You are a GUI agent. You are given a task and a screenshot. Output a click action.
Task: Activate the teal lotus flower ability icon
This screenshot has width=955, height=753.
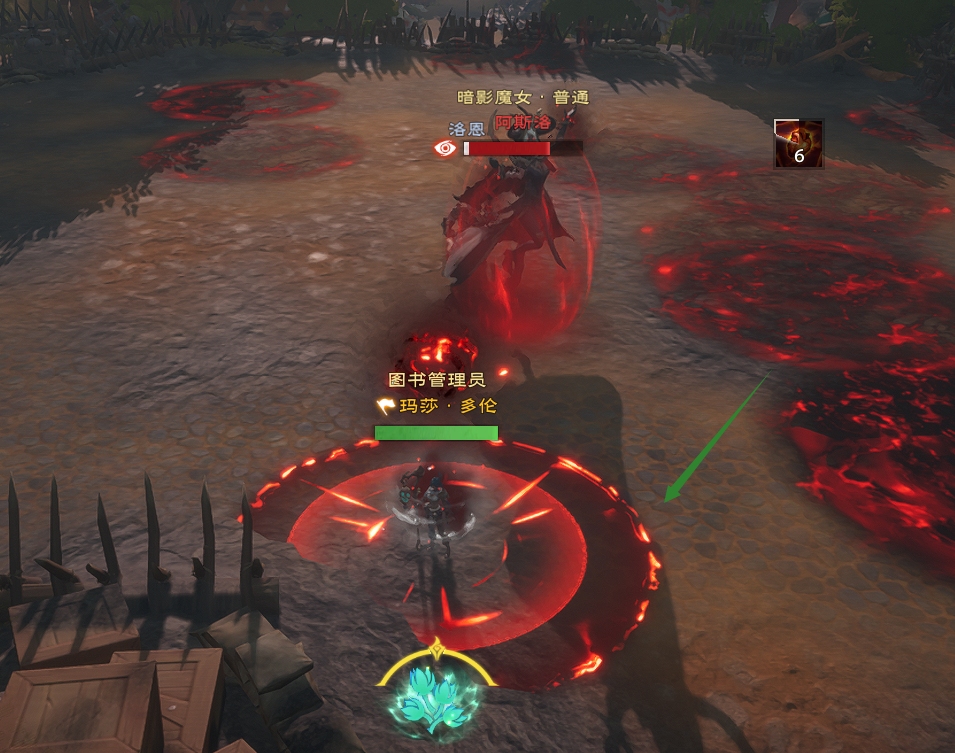pyautogui.click(x=436, y=697)
